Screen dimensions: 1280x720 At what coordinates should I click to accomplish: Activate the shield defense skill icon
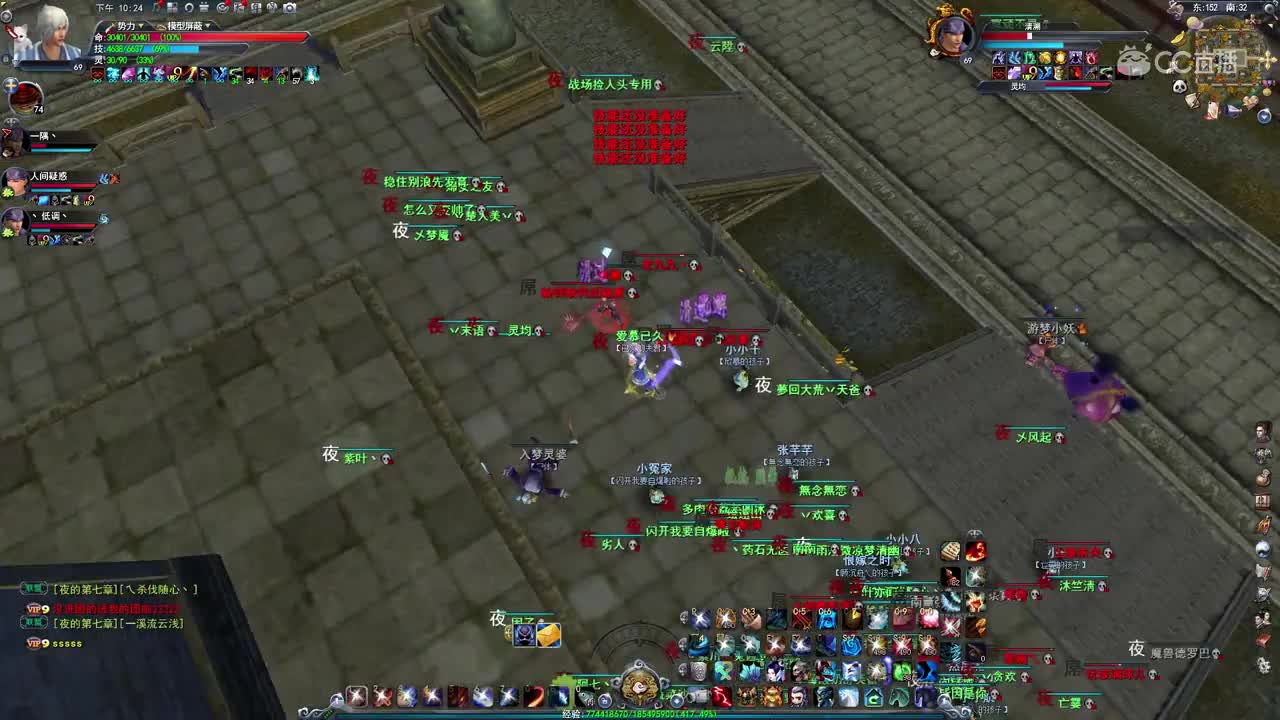(x=697, y=669)
